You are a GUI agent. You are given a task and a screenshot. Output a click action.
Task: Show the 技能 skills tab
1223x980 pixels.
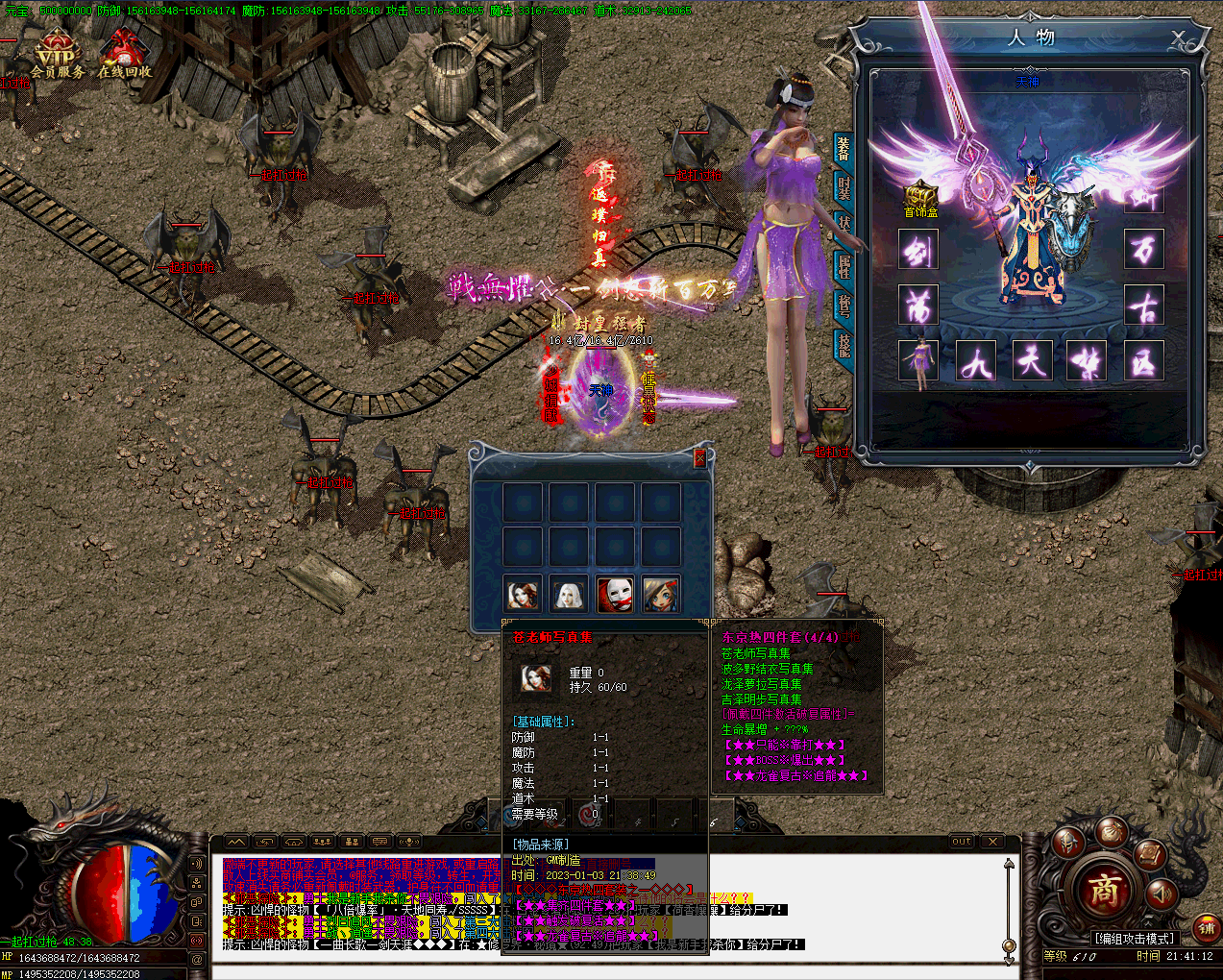coord(844,344)
